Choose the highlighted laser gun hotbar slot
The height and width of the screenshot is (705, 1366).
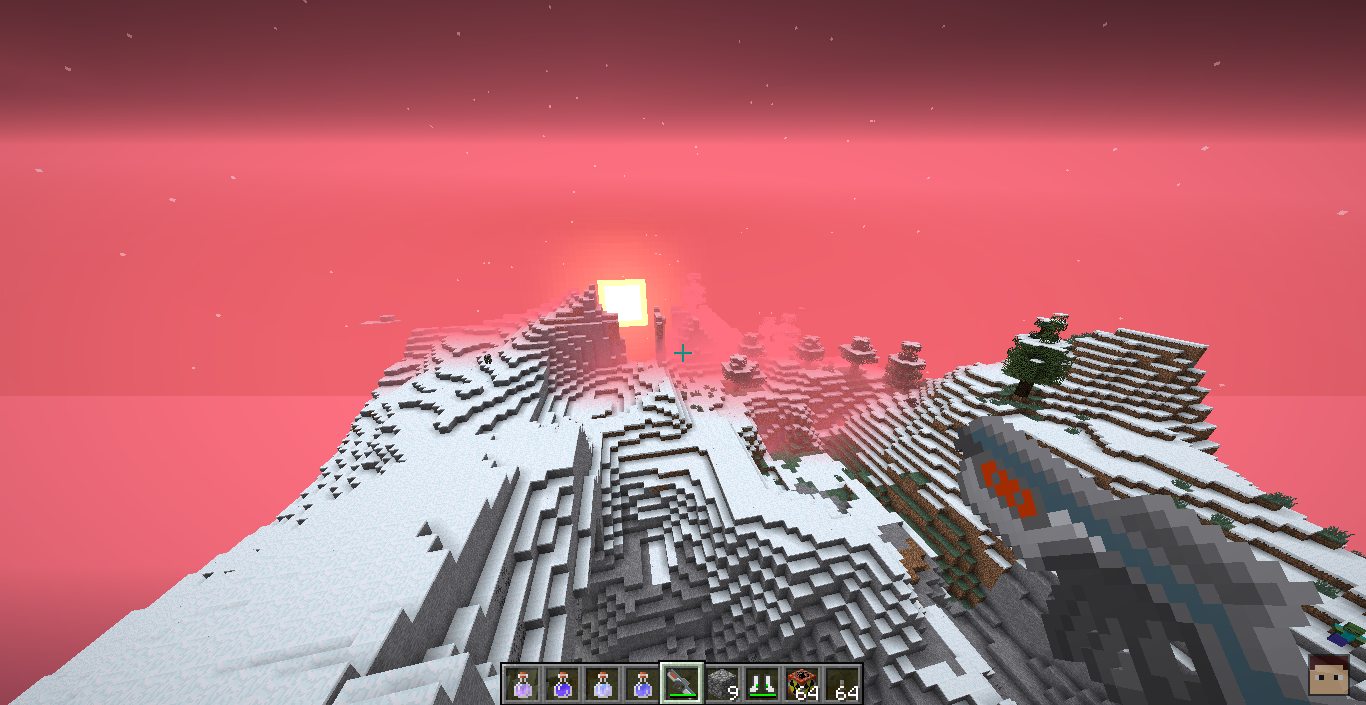pyautogui.click(x=681, y=684)
